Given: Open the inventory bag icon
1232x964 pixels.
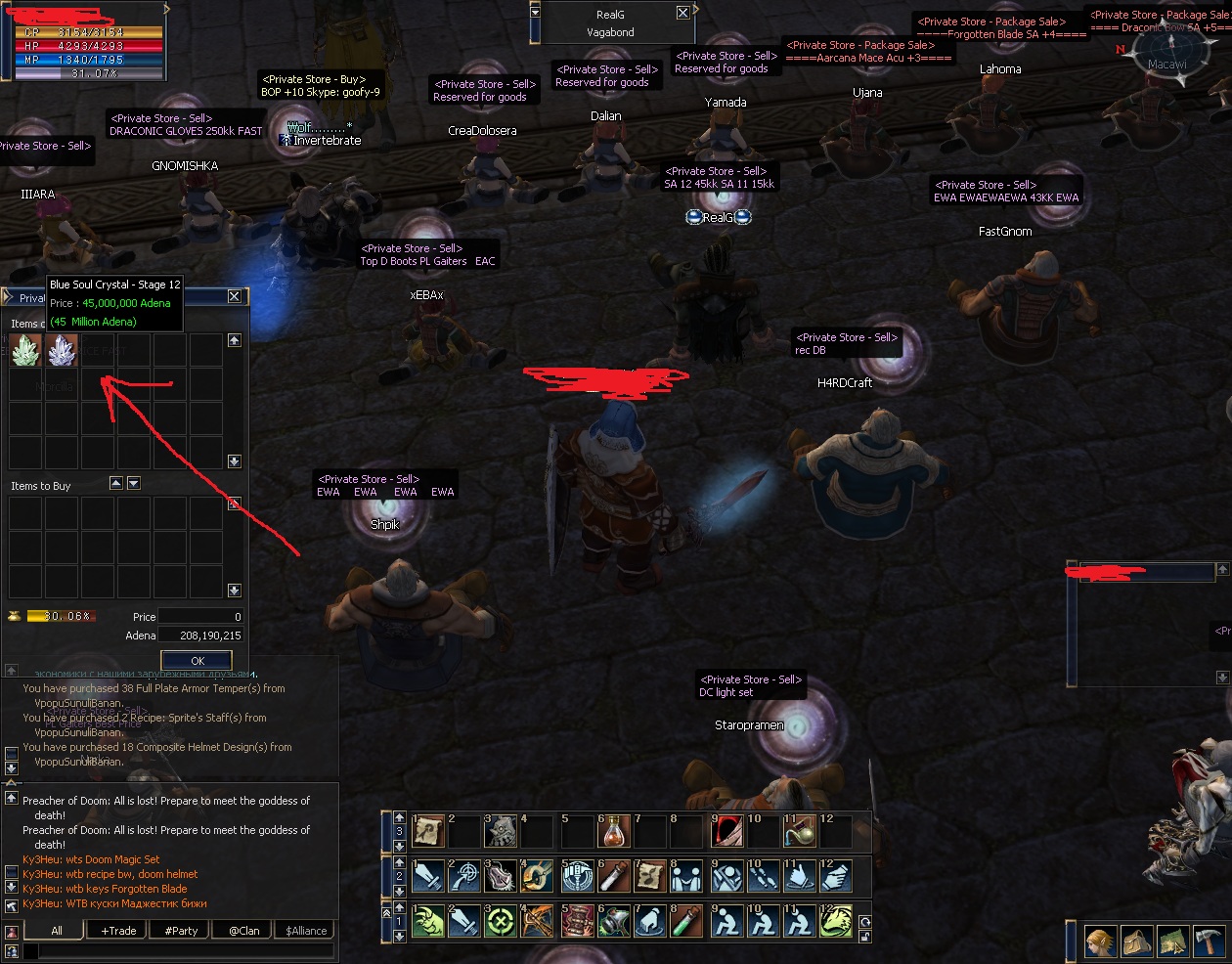Looking at the screenshot, I should [x=1136, y=942].
